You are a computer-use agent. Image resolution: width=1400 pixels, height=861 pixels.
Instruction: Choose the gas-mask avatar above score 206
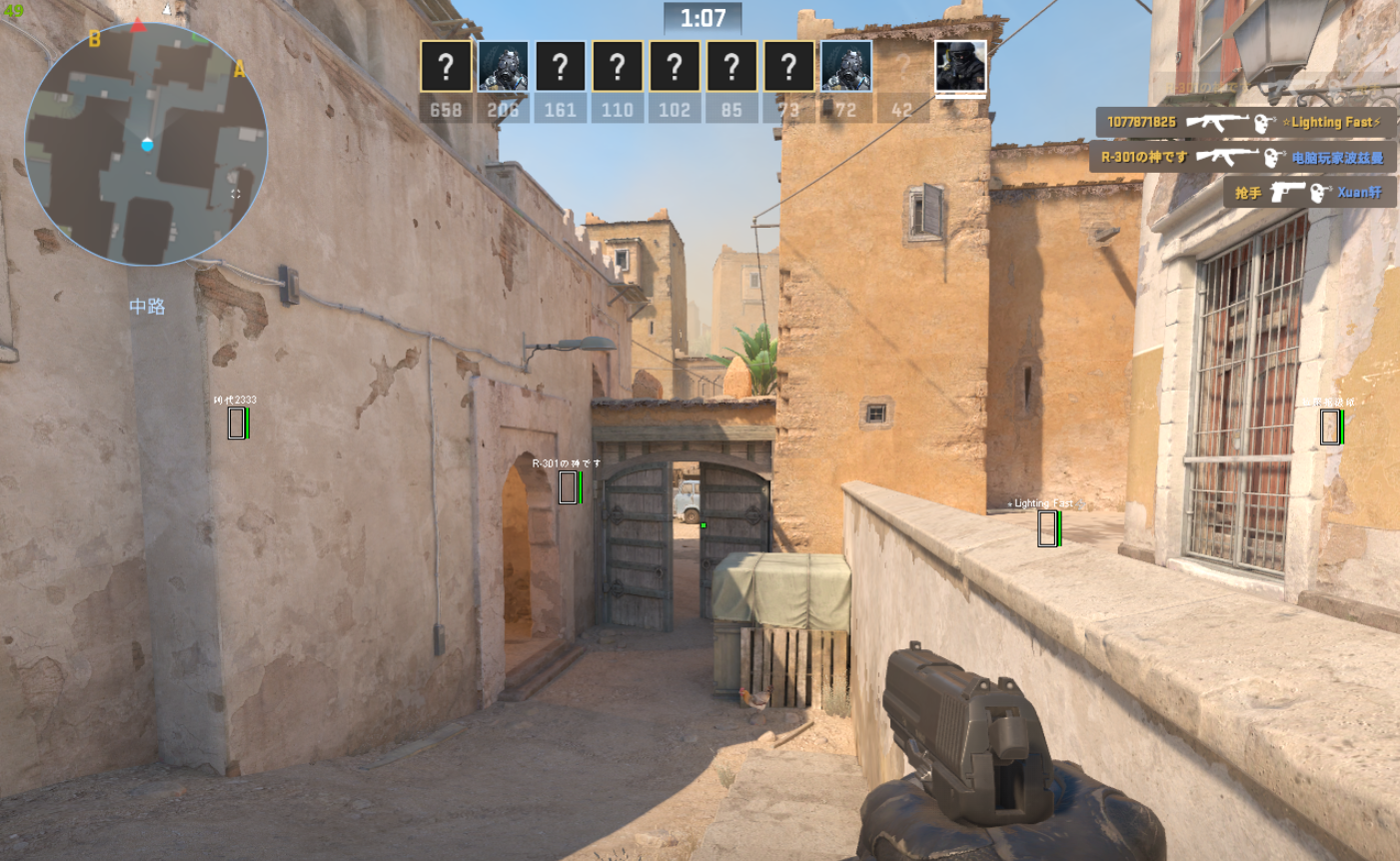[x=503, y=67]
